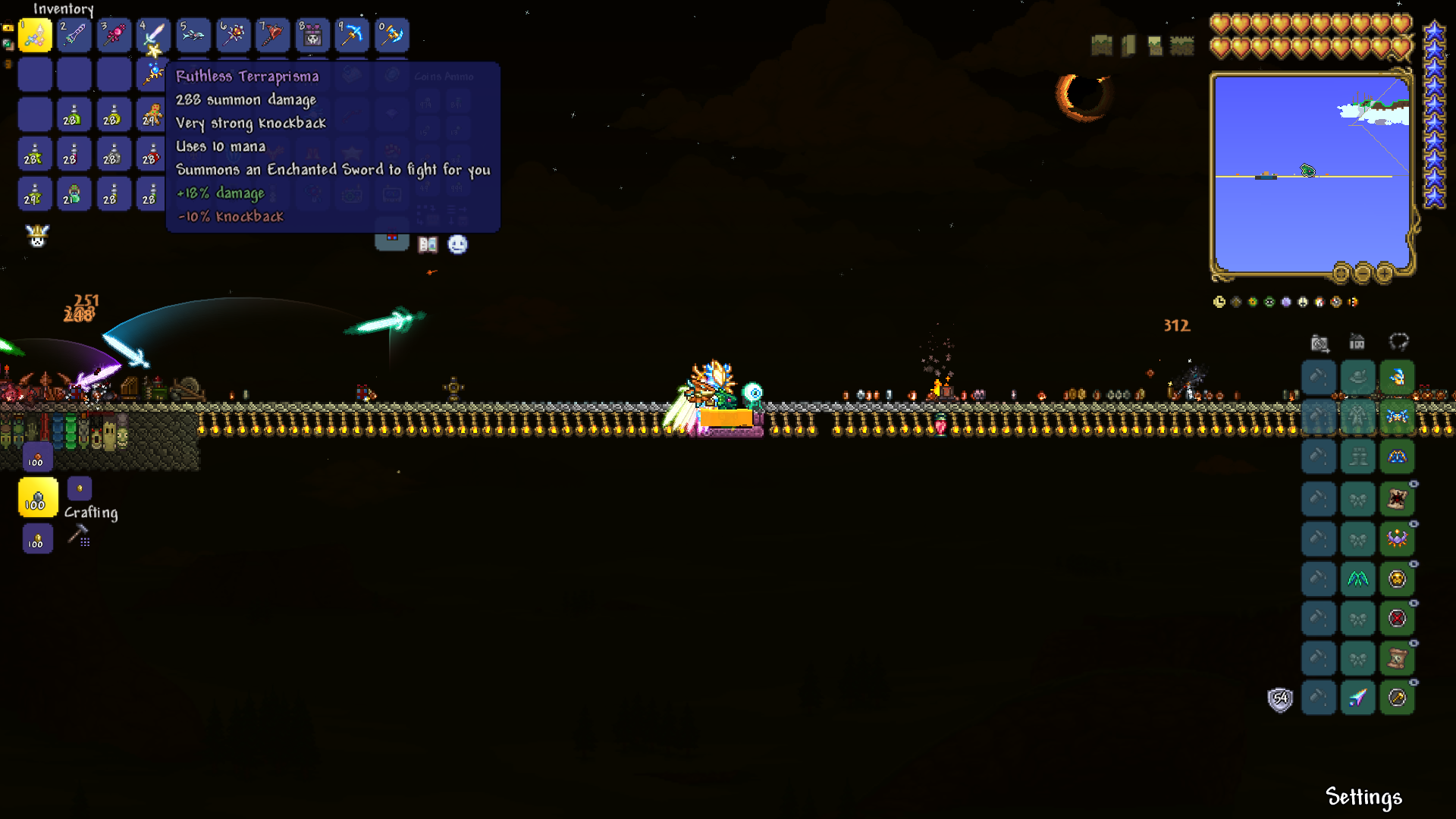Click the bunny buff icon below the inventory
This screenshot has height=819, width=1456.
pyautogui.click(x=37, y=237)
